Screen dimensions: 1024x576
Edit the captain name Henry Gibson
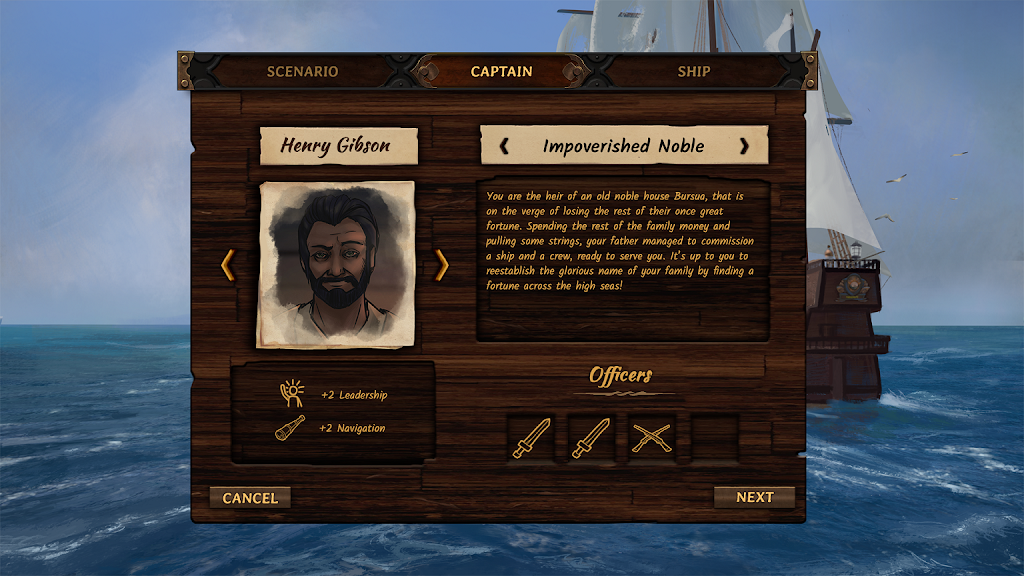point(335,146)
